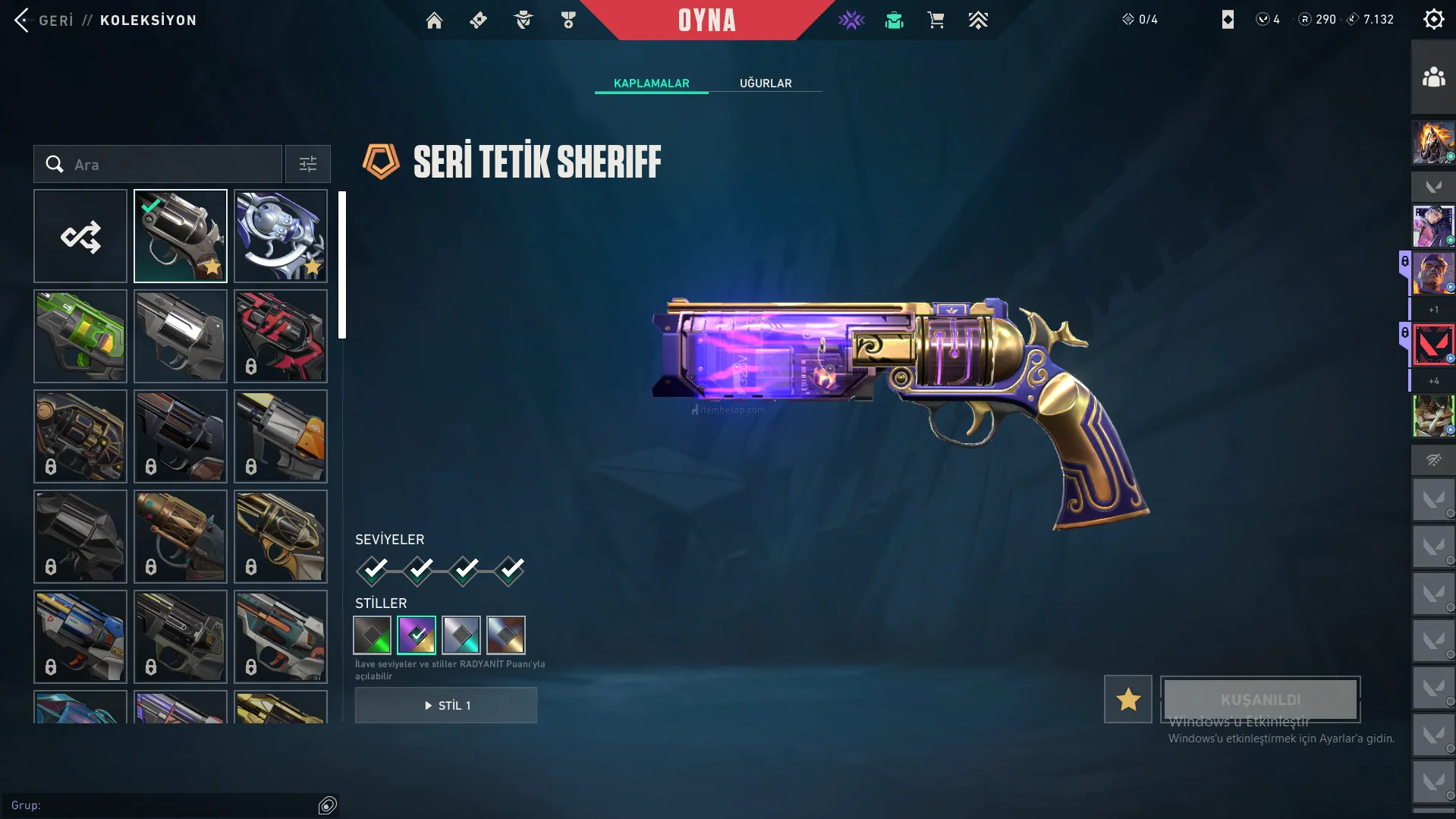Go back with the GERİ arrow

click(x=23, y=20)
